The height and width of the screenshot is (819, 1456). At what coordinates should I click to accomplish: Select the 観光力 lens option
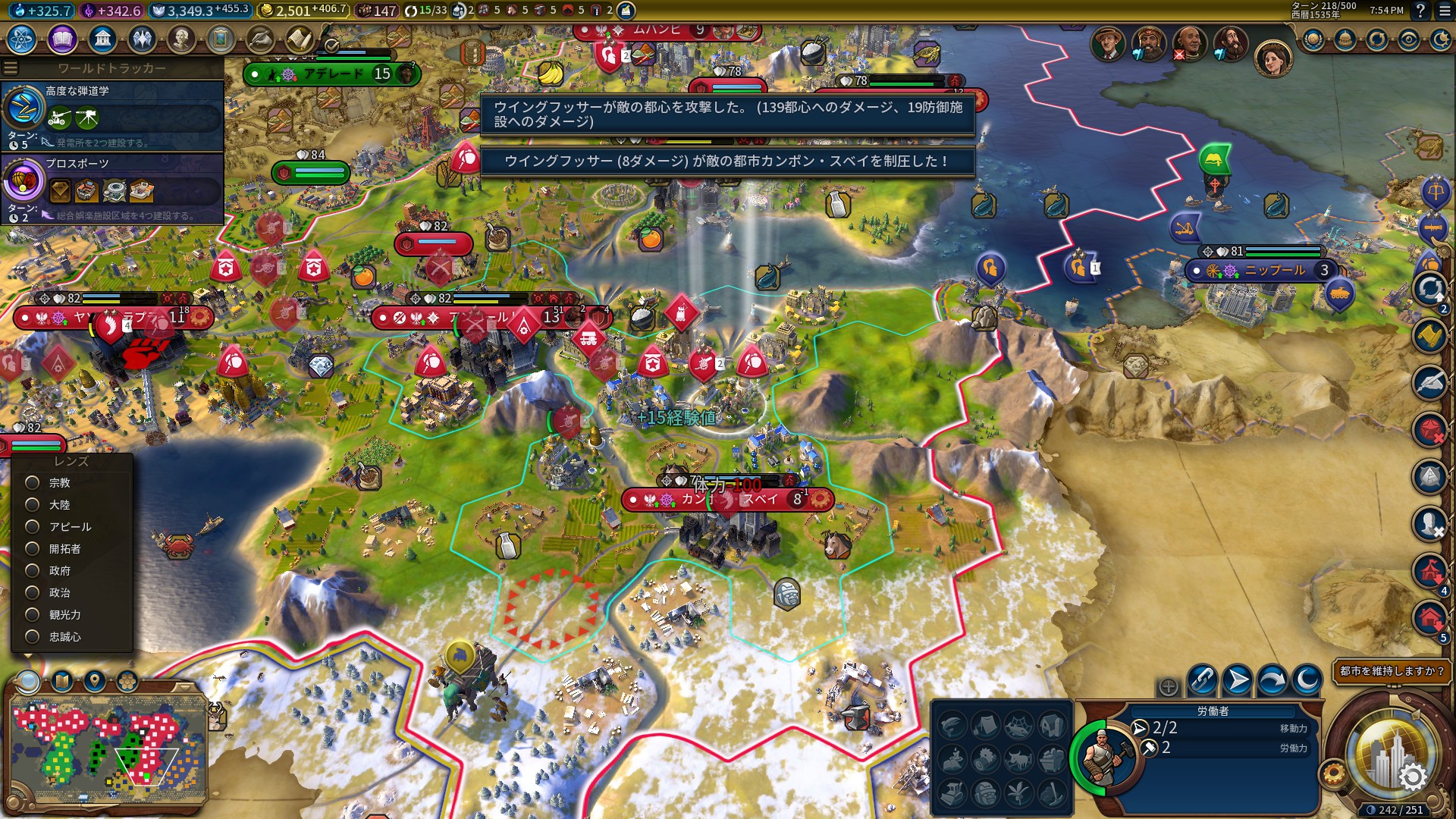(x=33, y=614)
